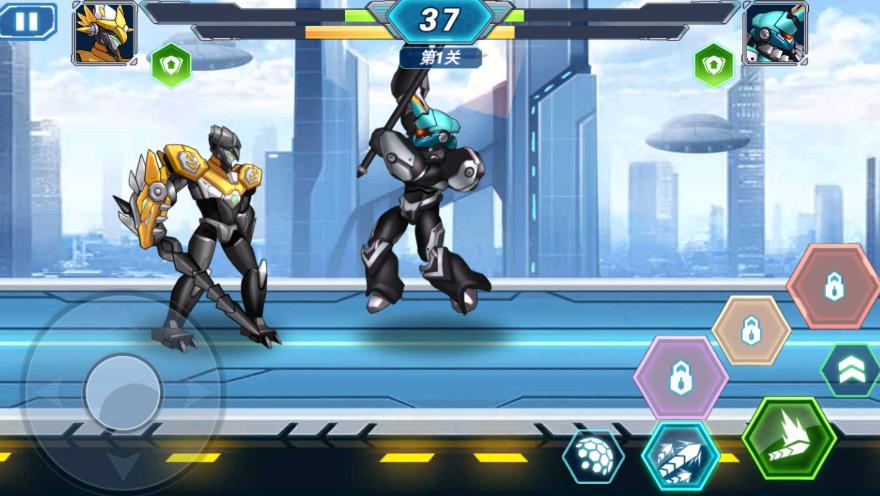Tap the player's green shield badge
The height and width of the screenshot is (496, 880).
coord(171,65)
